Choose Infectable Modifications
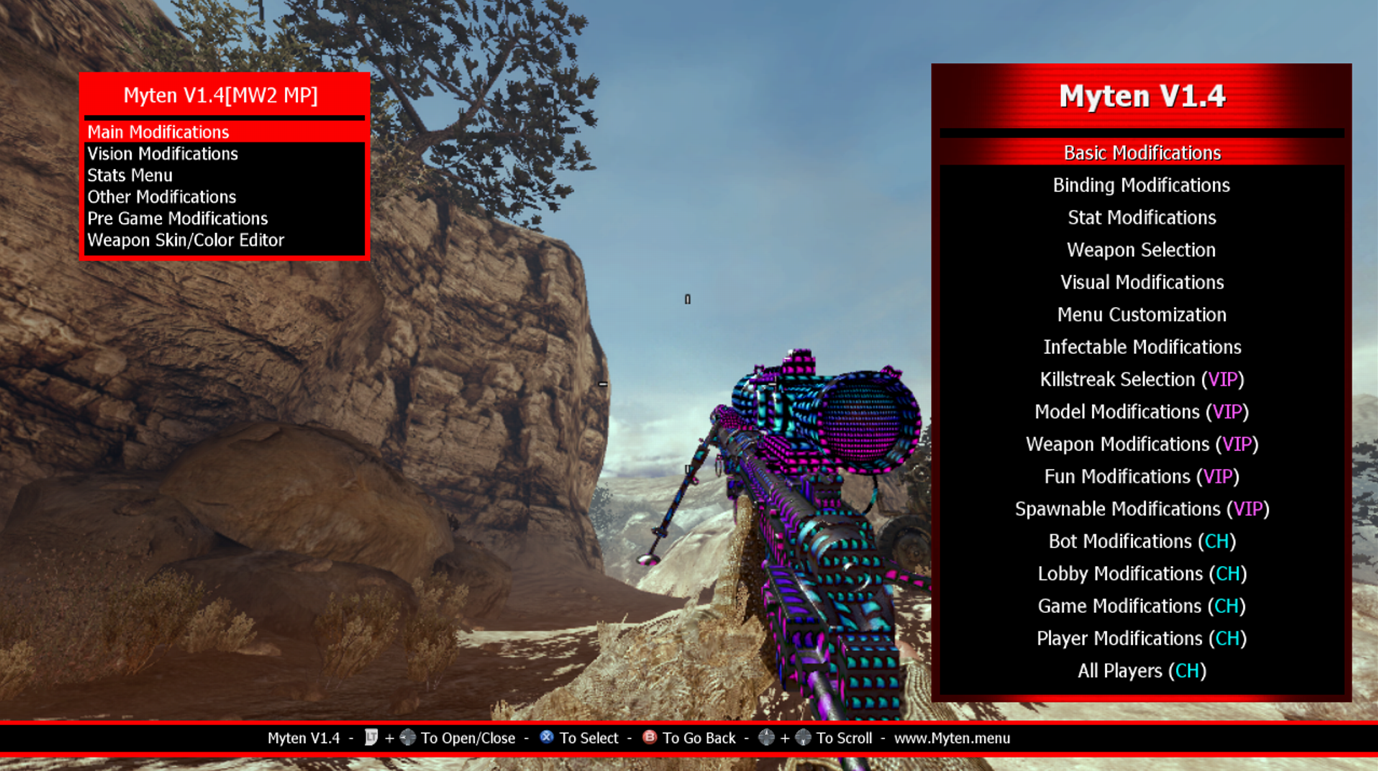 pos(1141,347)
